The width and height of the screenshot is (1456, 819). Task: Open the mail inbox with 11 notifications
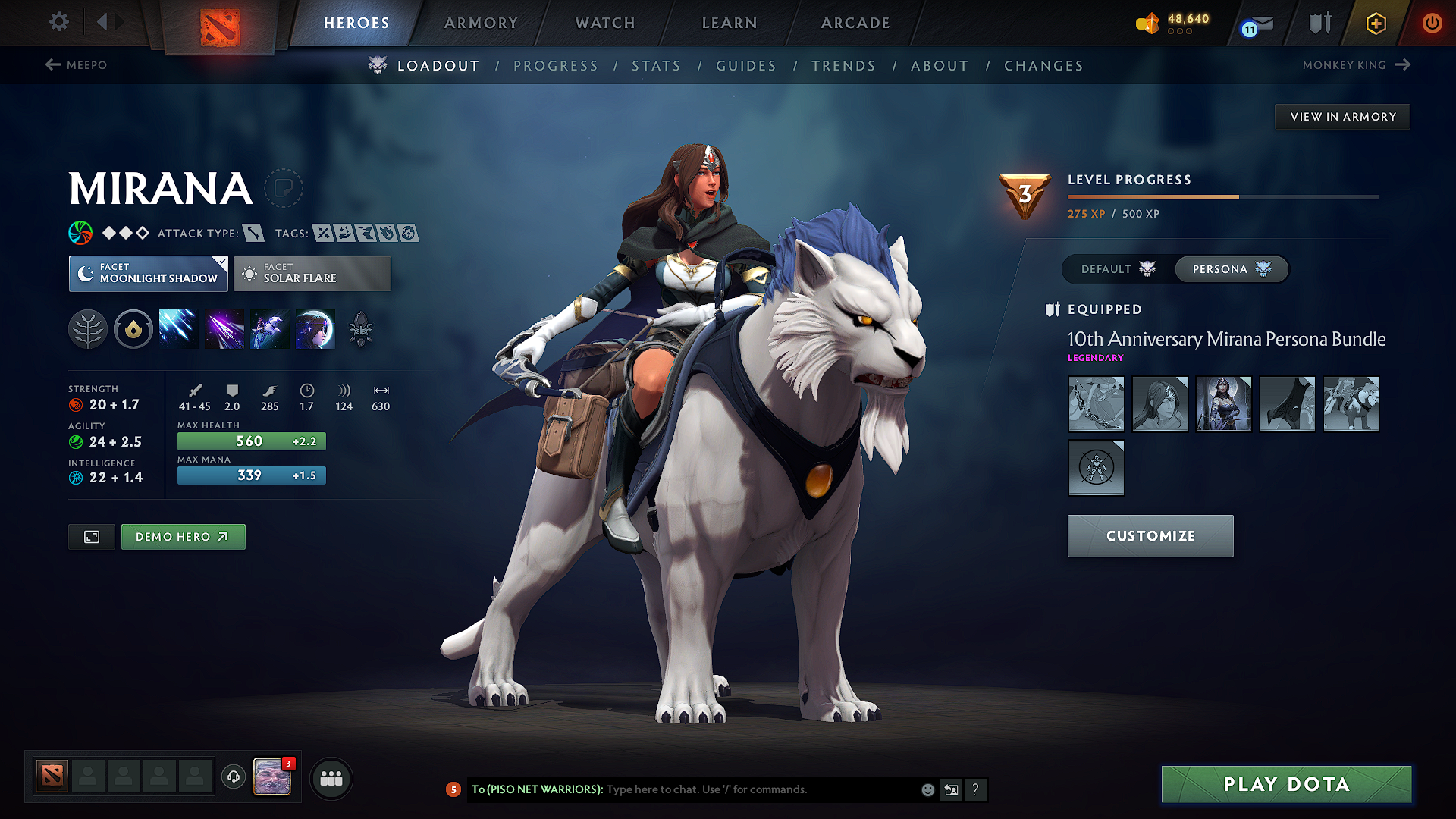(x=1257, y=23)
